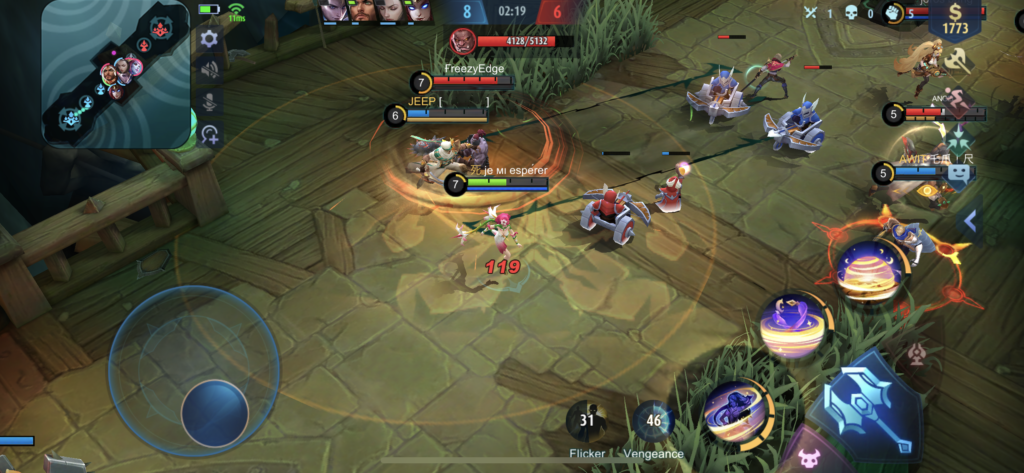This screenshot has width=1024, height=473.
Task: Send the green arrows gather signal
Action: point(958,138)
